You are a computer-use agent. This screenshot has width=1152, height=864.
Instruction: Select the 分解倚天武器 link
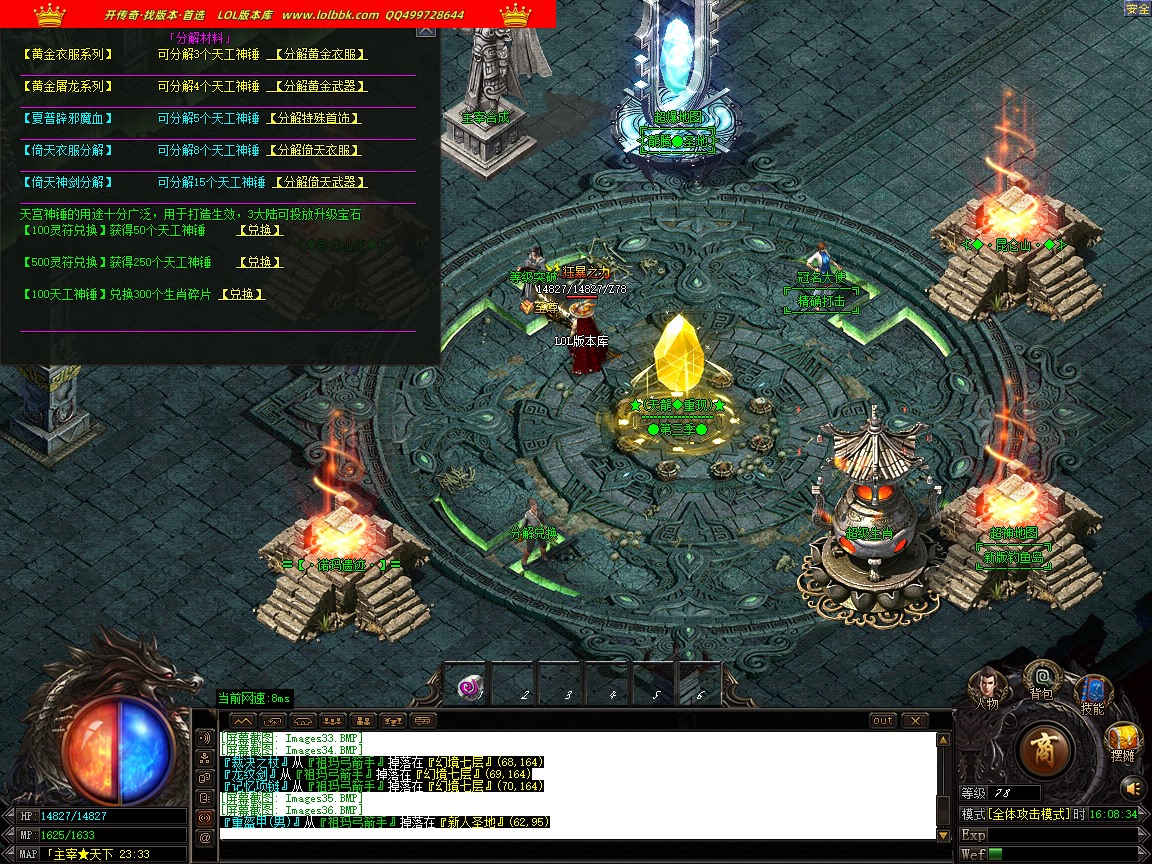coord(317,183)
